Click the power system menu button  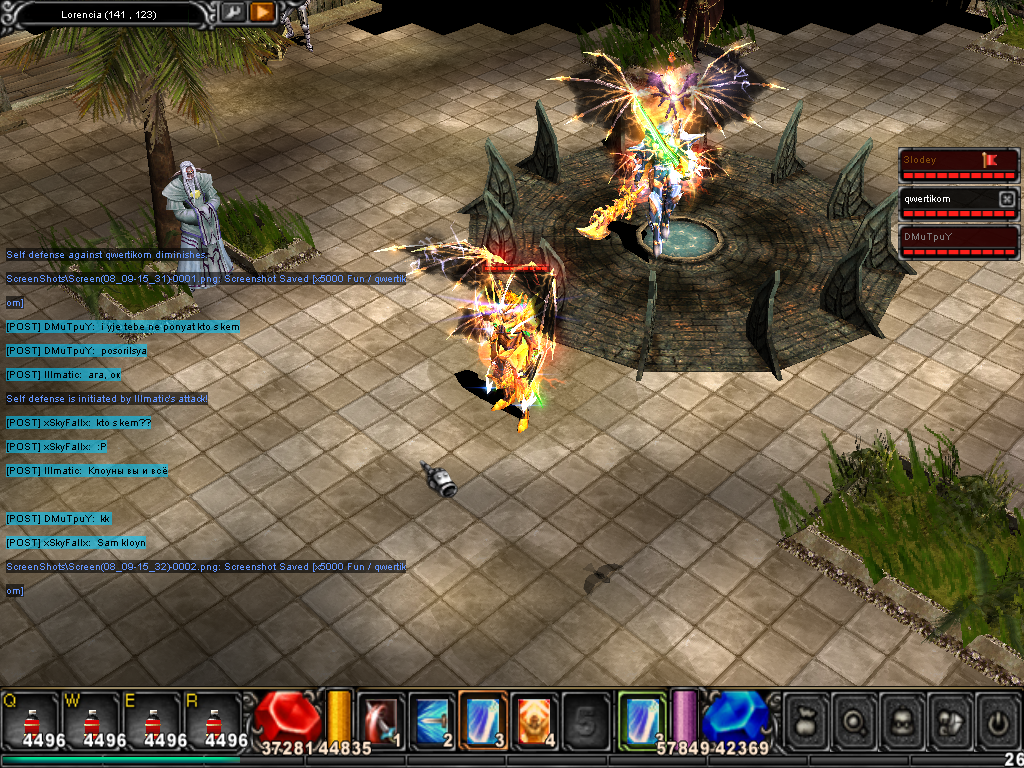[998, 719]
